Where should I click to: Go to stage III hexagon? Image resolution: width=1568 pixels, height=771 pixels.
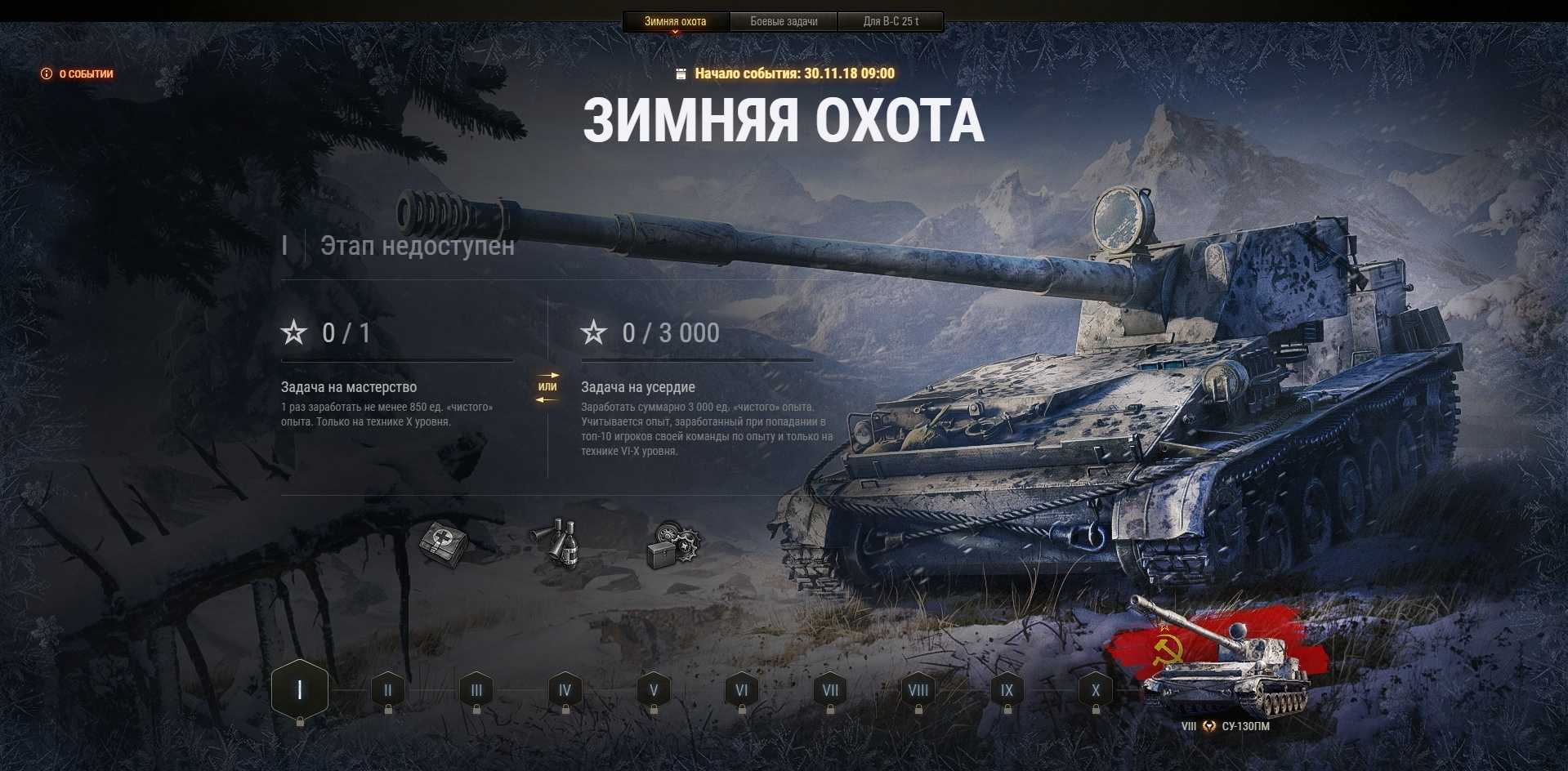tap(476, 690)
